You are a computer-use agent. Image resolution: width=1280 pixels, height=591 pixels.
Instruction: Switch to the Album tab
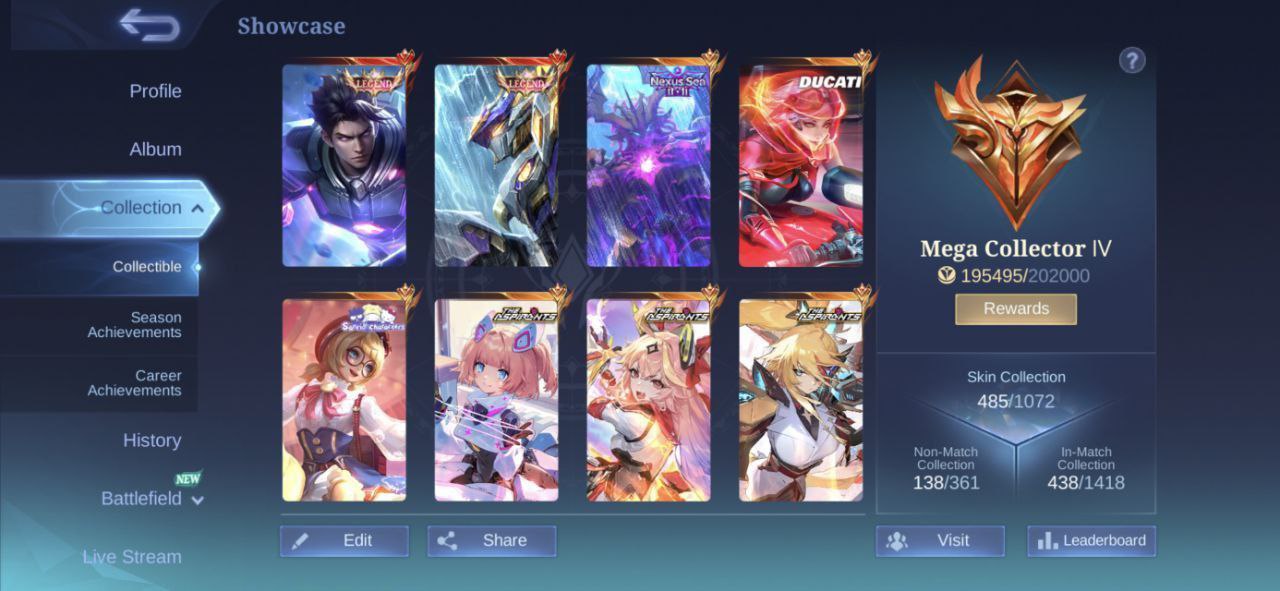(x=155, y=149)
